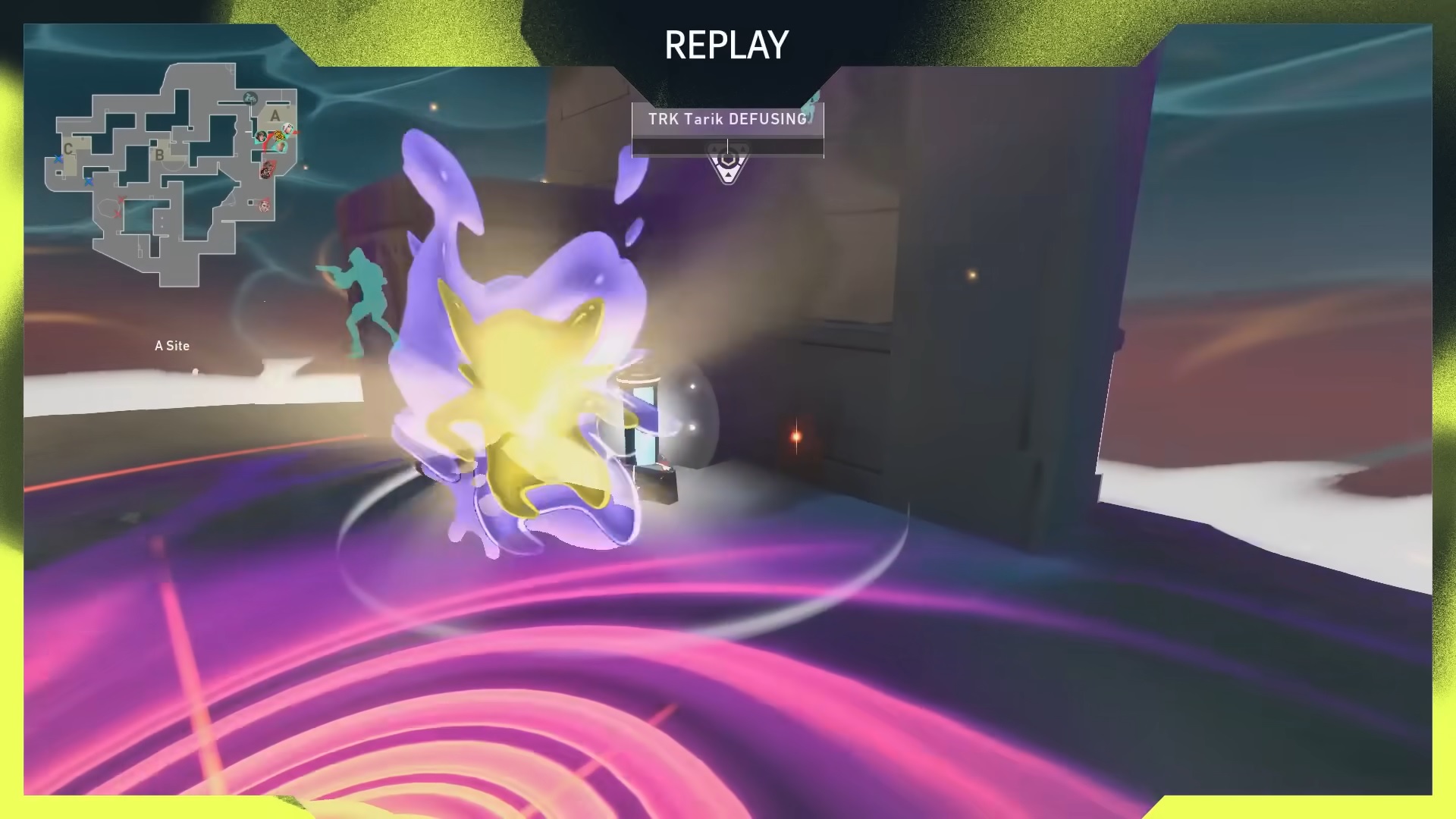This screenshot has width=1456, height=819.
Task: Click the spike defuse icon under the banner
Action: (726, 163)
